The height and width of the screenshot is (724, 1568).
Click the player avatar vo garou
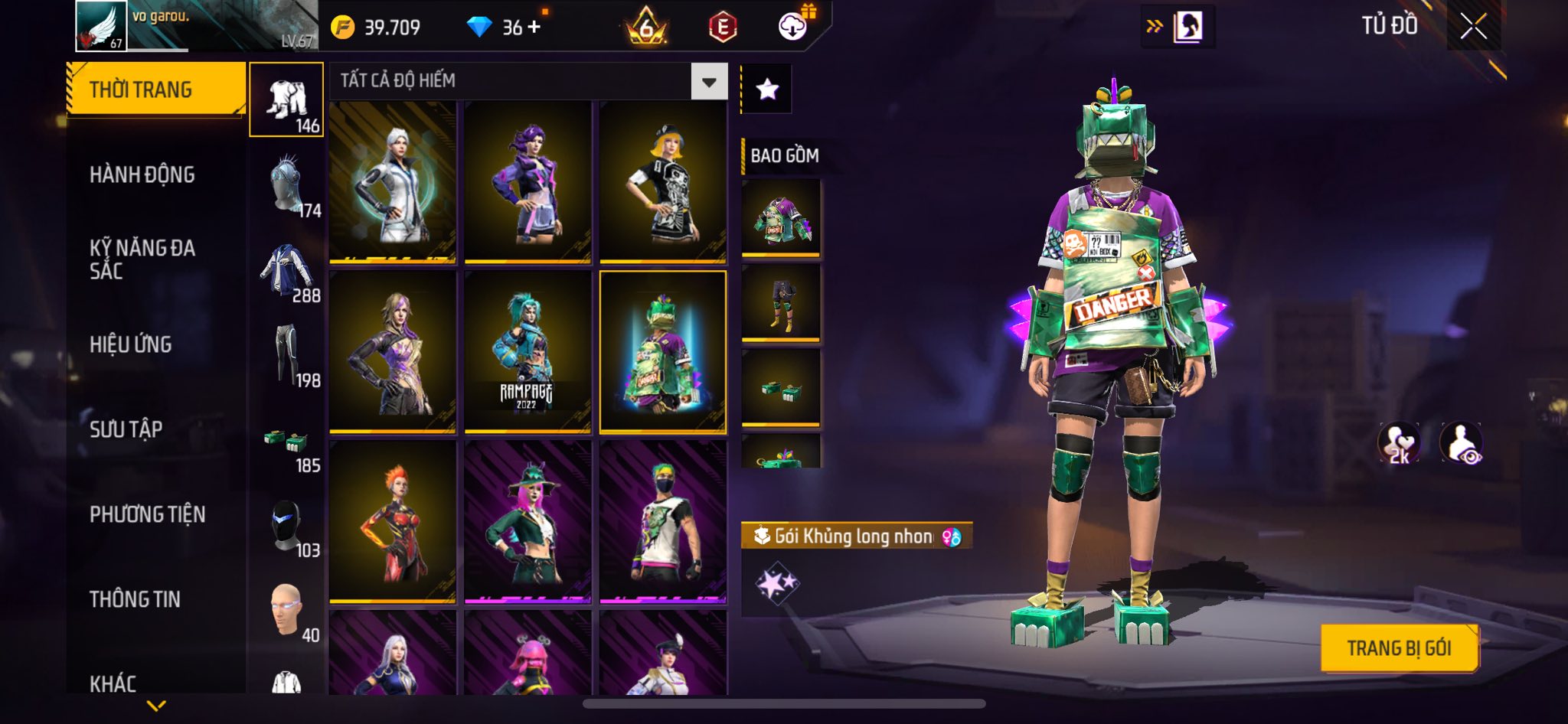tap(101, 26)
